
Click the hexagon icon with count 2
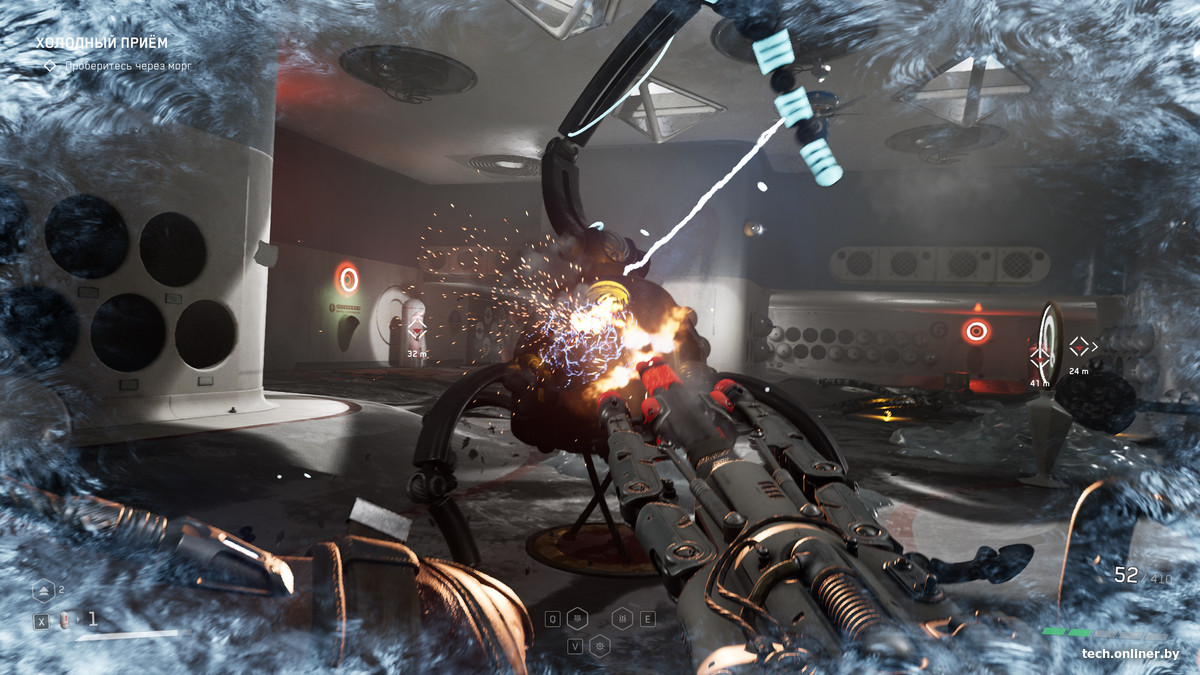pos(43,591)
